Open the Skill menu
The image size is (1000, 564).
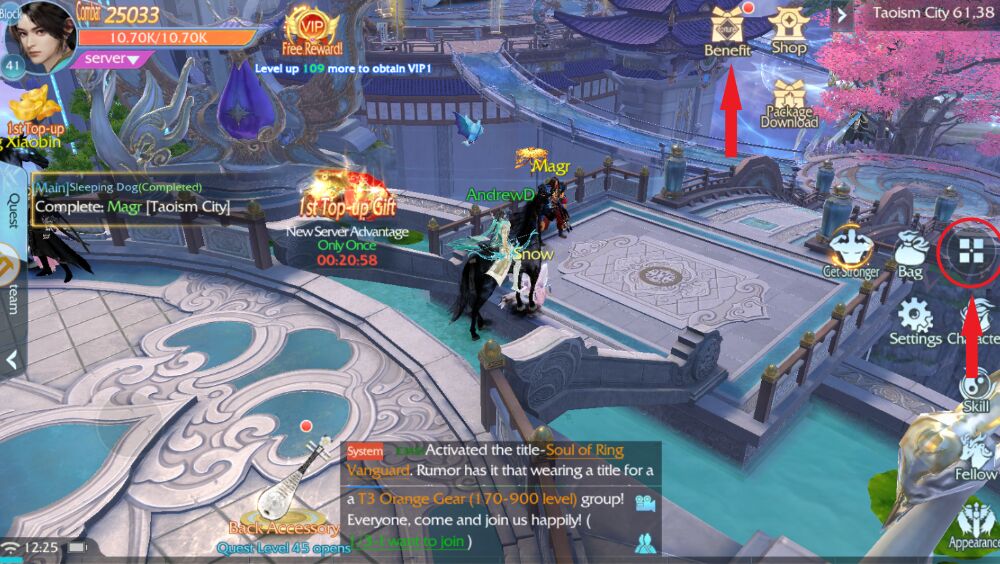[975, 390]
